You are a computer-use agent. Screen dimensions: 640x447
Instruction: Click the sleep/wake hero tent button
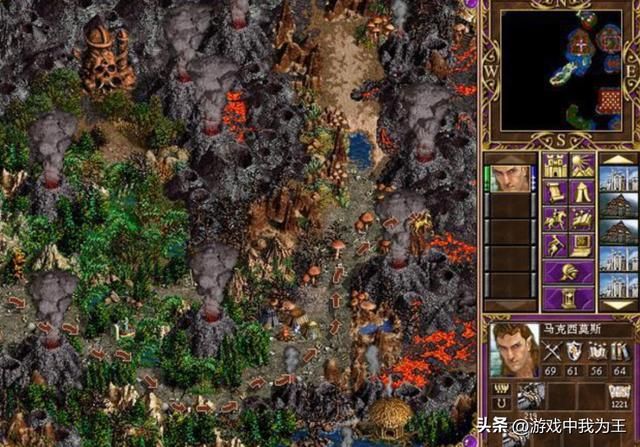581,192
